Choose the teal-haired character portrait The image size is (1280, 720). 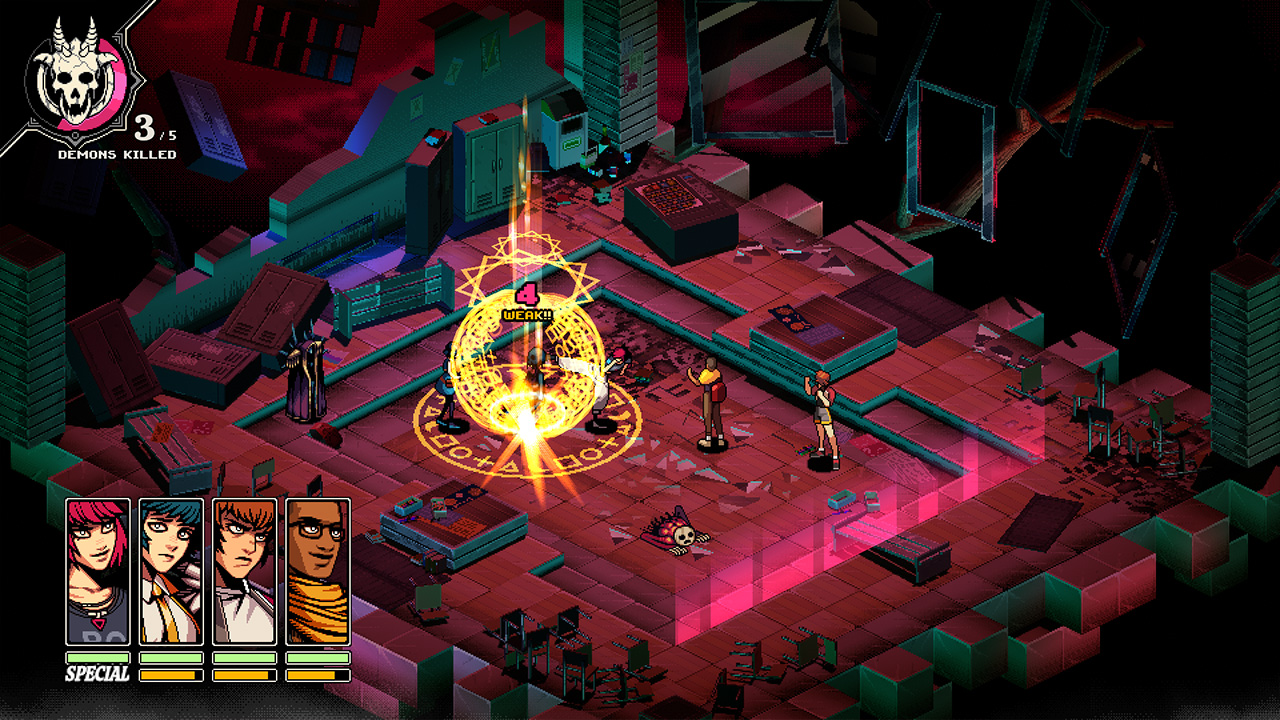pyautogui.click(x=171, y=571)
